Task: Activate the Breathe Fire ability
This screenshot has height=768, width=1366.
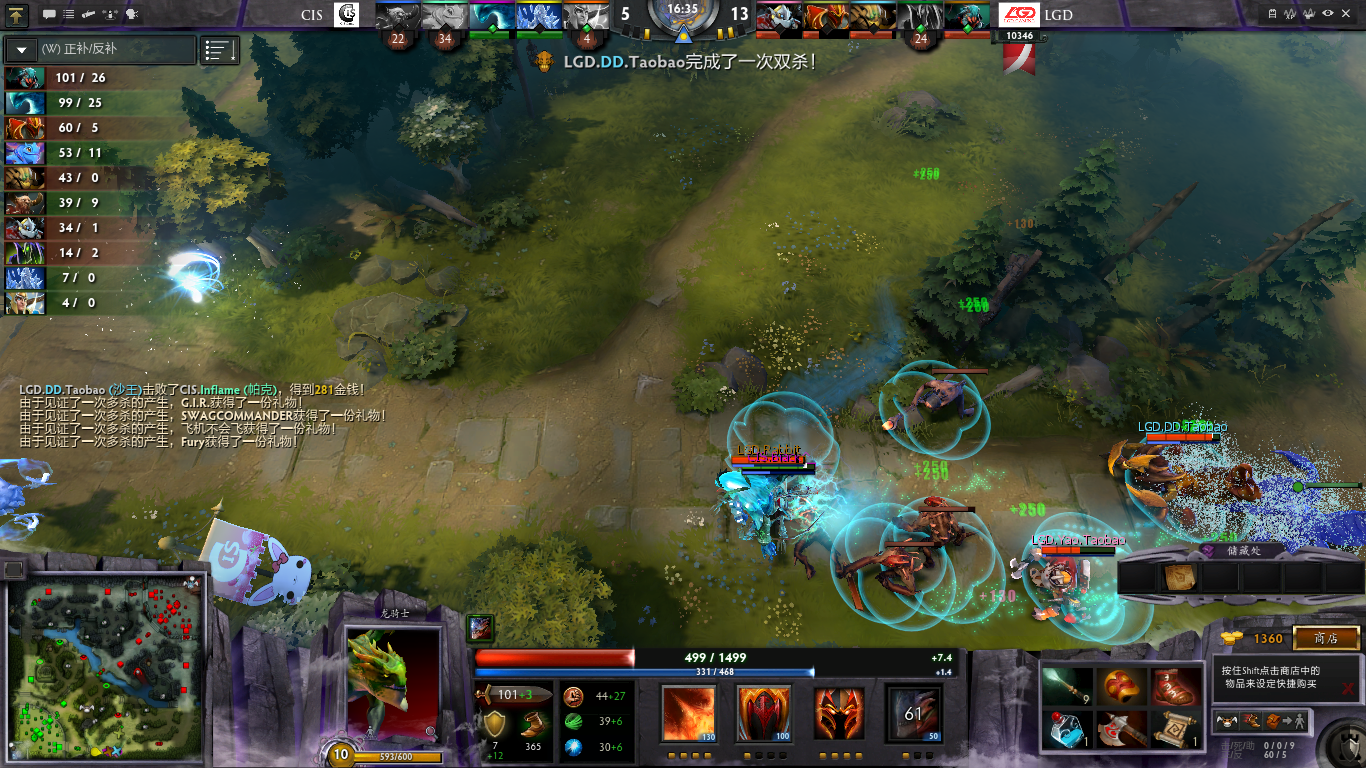Action: (688, 714)
